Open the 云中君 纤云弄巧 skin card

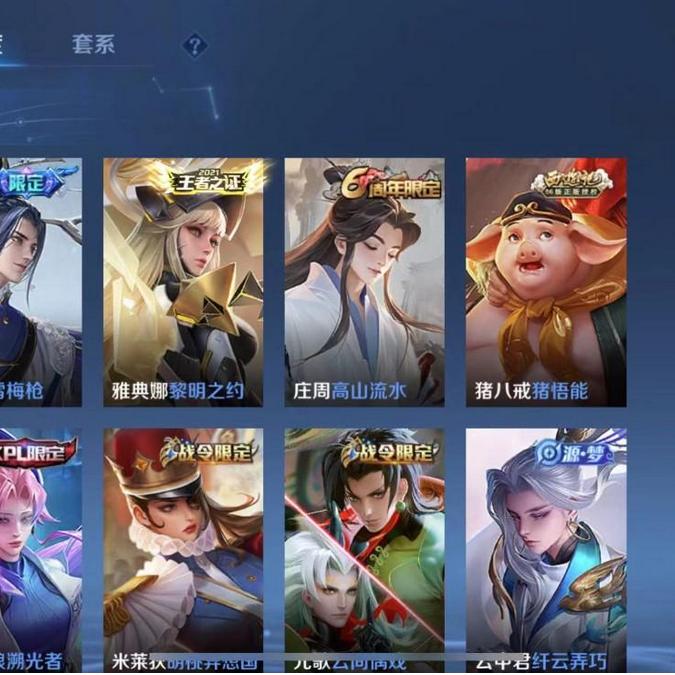[x=546, y=550]
